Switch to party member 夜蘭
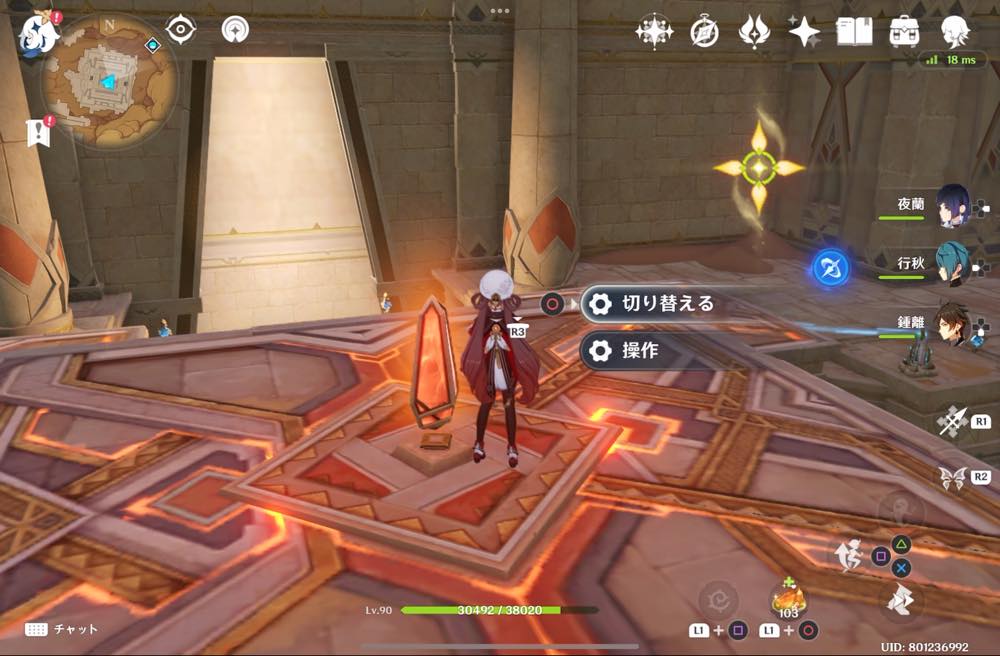The image size is (1000, 656). pyautogui.click(x=952, y=206)
